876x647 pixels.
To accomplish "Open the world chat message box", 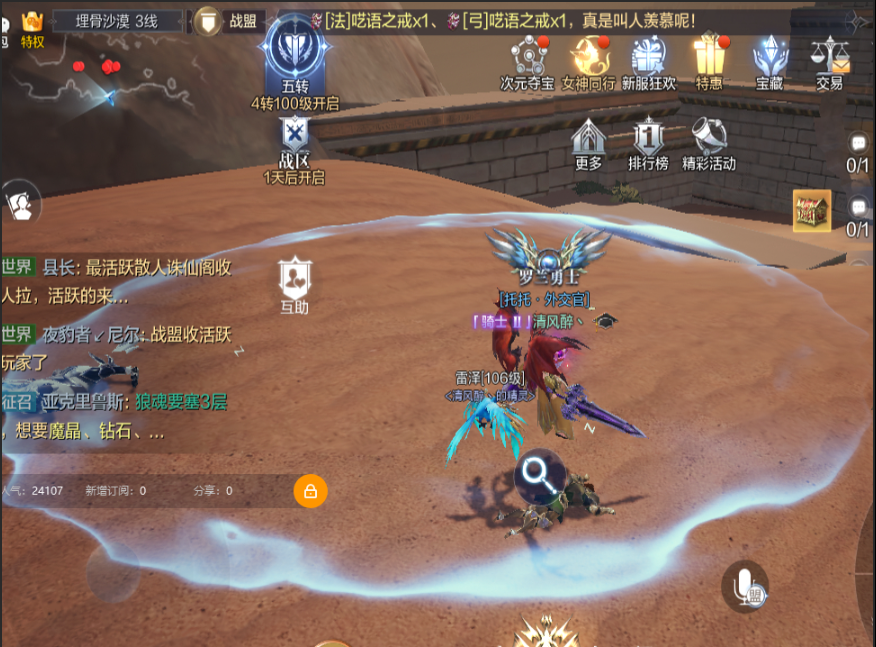I will tap(120, 350).
